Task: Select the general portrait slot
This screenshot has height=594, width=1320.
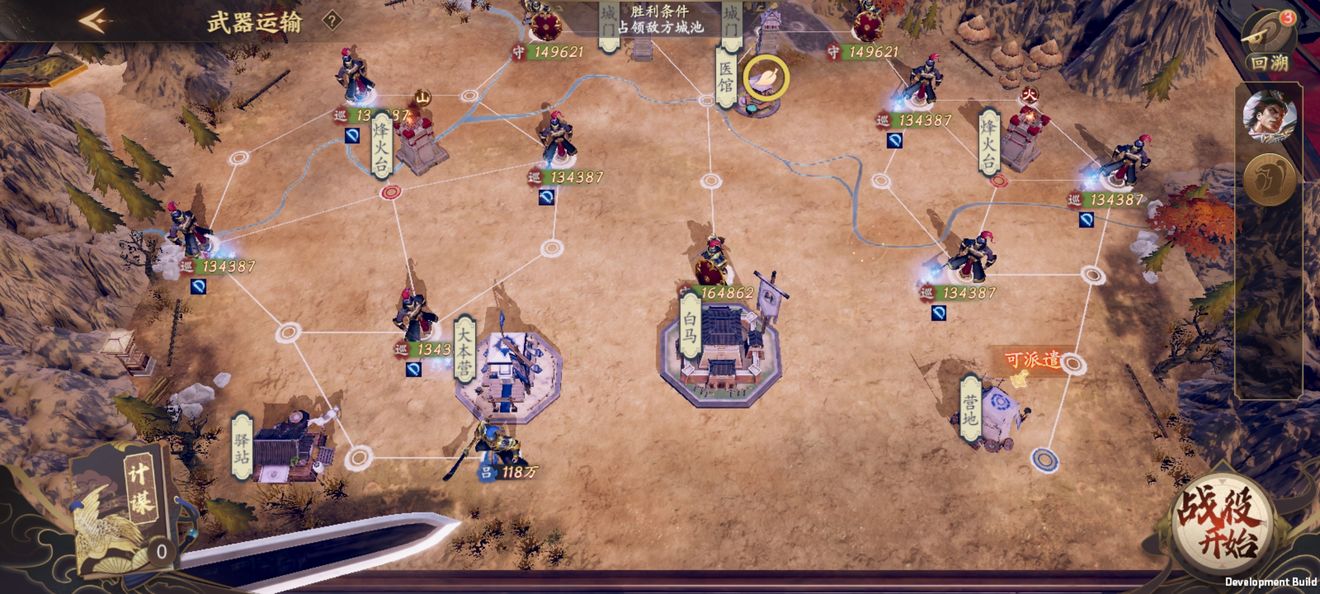Action: (1267, 116)
